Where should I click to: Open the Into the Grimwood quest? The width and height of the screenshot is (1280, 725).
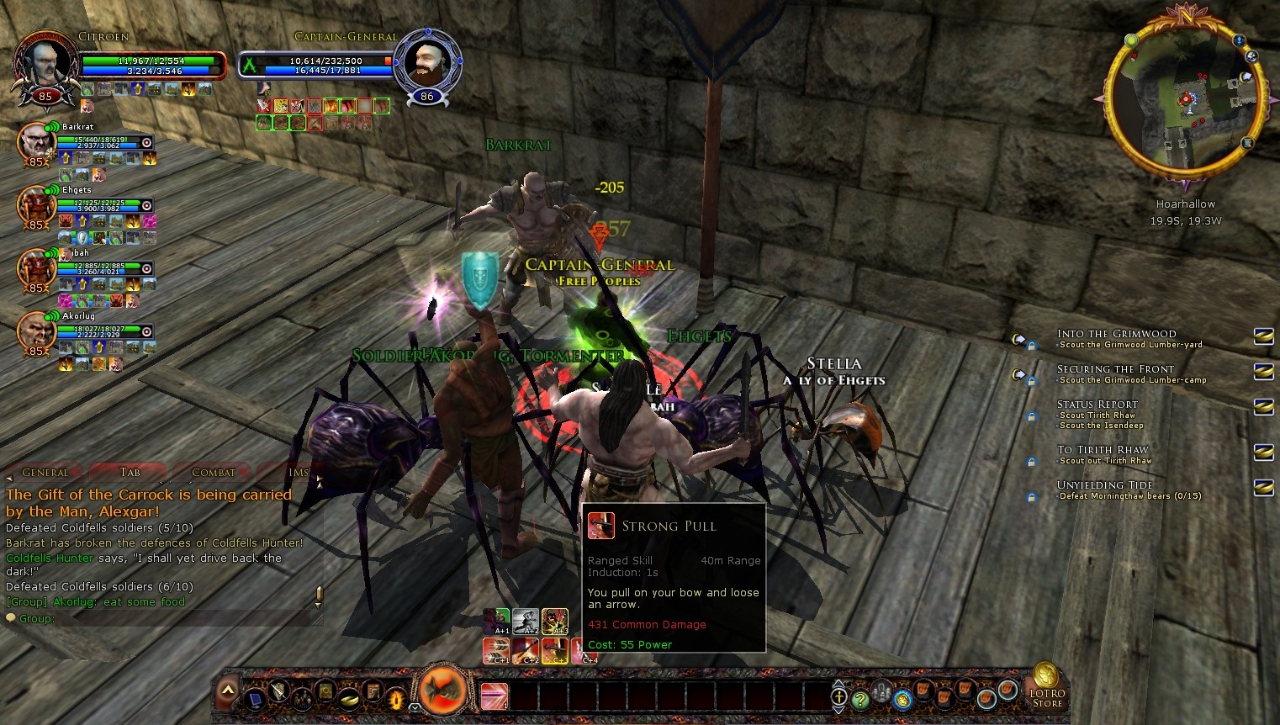[1116, 334]
